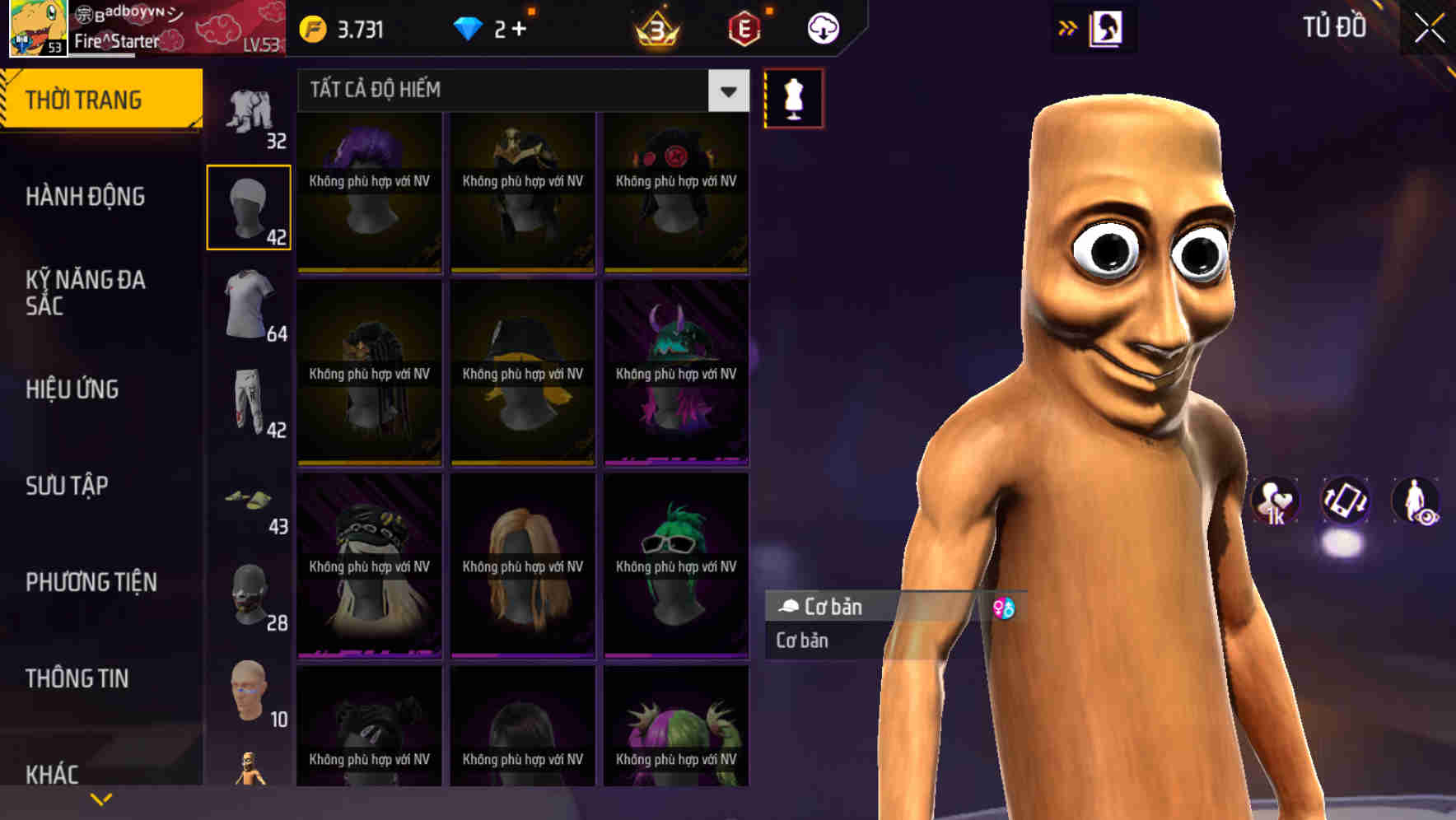The height and width of the screenshot is (820, 1456).
Task: Click the 1k likes character icon
Action: click(1276, 502)
